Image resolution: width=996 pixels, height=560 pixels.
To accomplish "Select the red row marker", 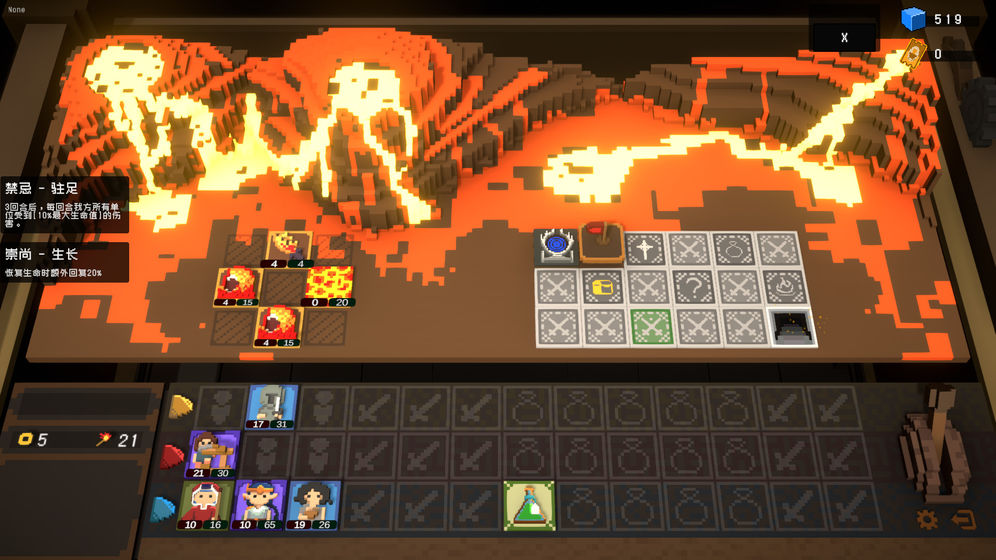I will tap(173, 457).
